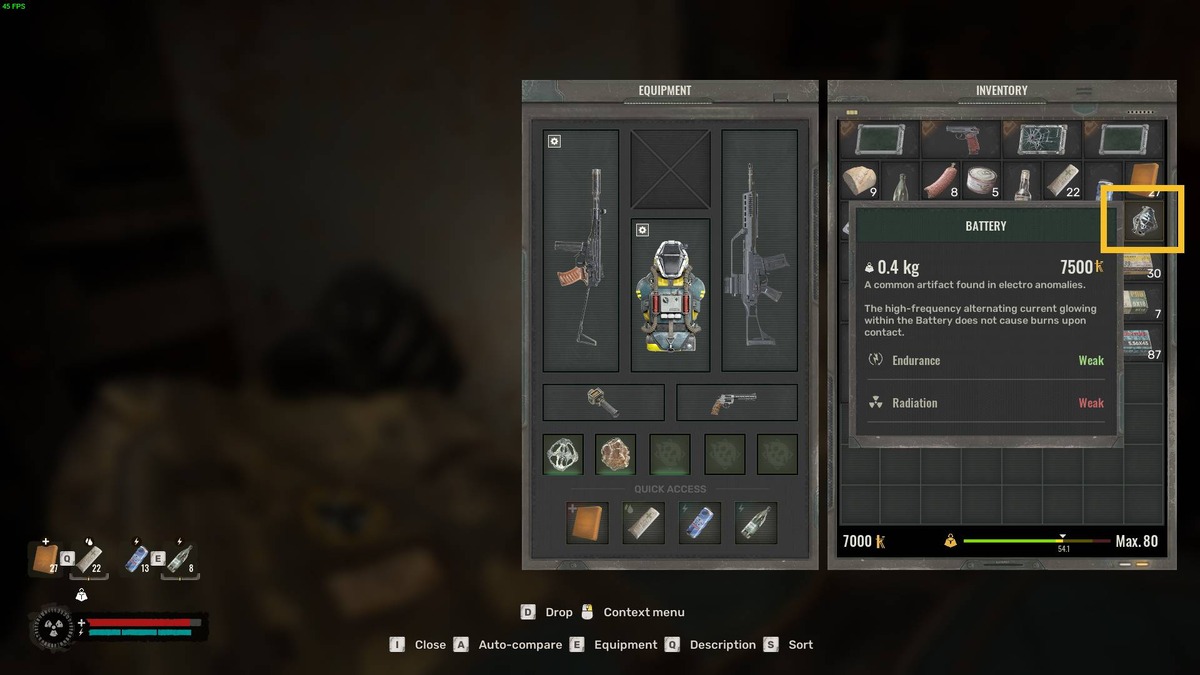1200x675 pixels.
Task: Select the revolver sidearm slot
Action: 737,403
